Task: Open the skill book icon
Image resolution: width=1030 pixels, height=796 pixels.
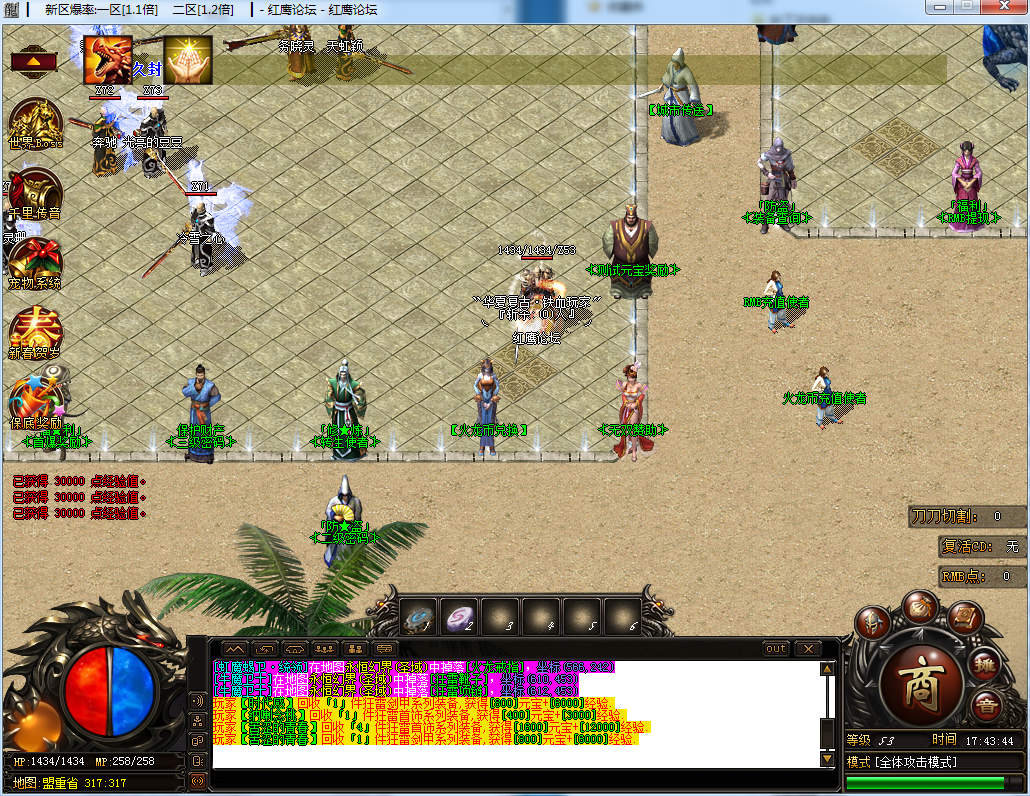Action: coord(963,616)
